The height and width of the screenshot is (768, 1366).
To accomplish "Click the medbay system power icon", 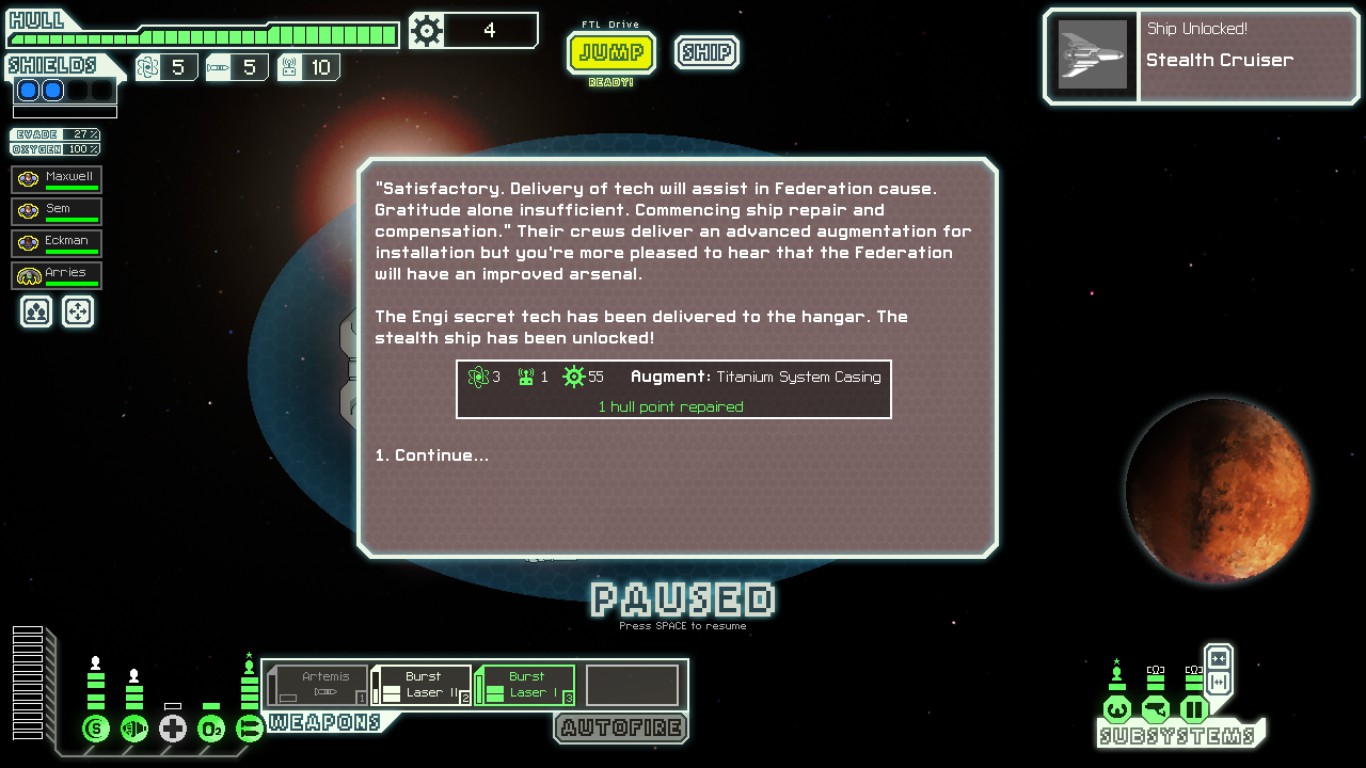I will [173, 729].
